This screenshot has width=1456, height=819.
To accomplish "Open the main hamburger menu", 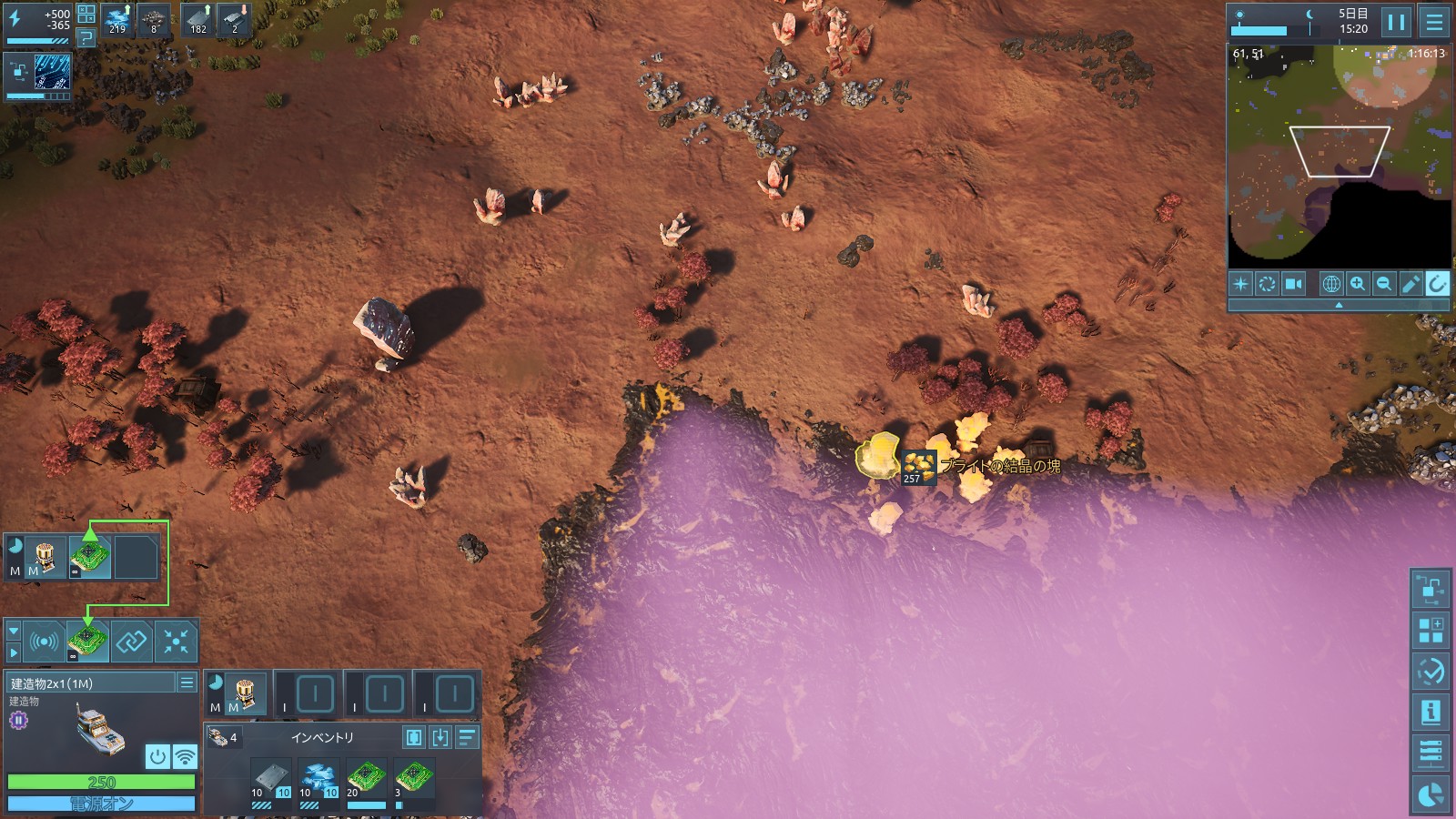I will click(x=1434, y=22).
